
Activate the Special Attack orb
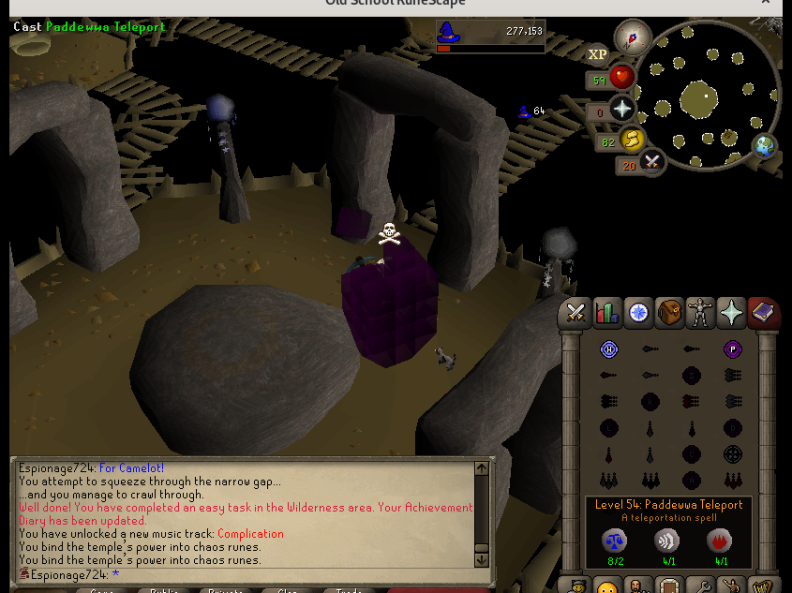click(652, 161)
